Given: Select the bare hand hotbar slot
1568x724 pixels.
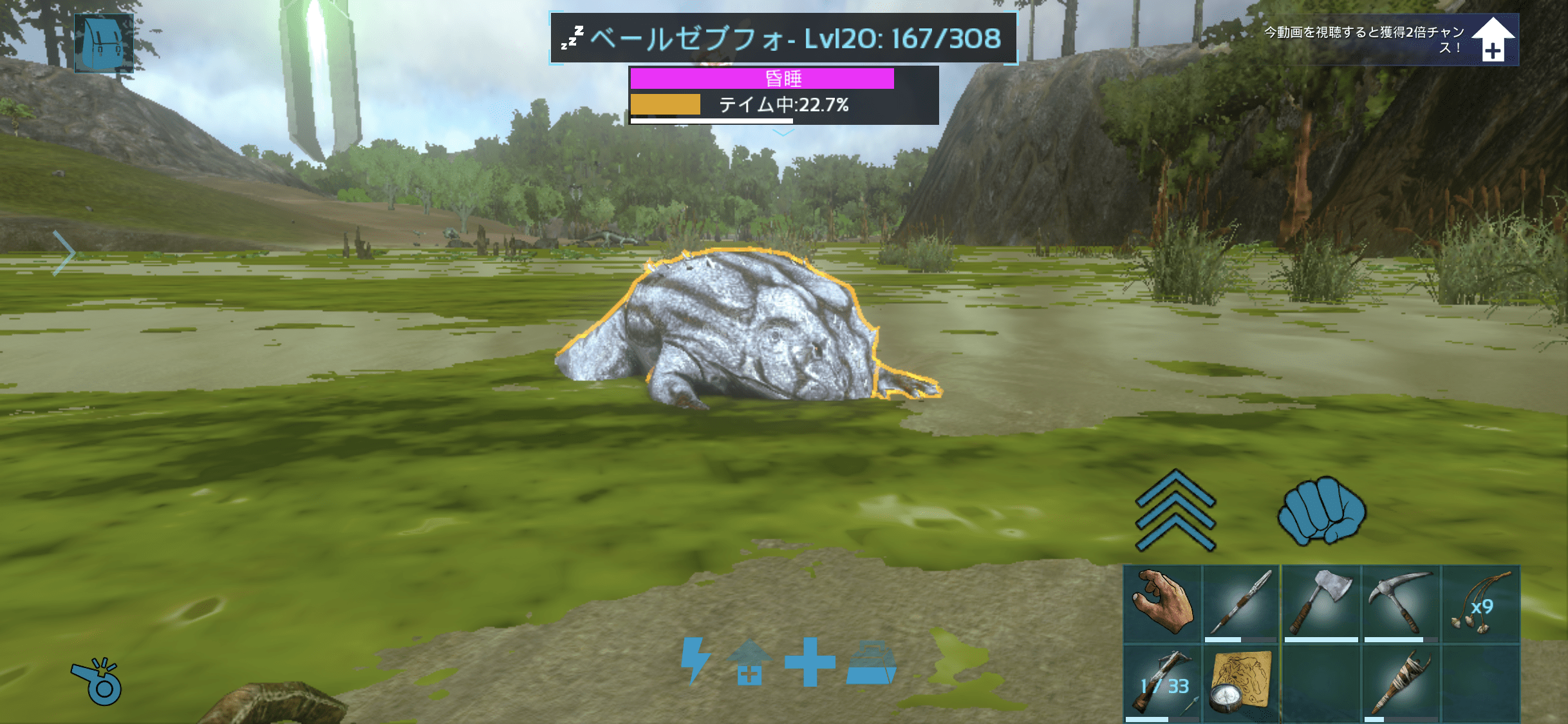Looking at the screenshot, I should click(1162, 604).
